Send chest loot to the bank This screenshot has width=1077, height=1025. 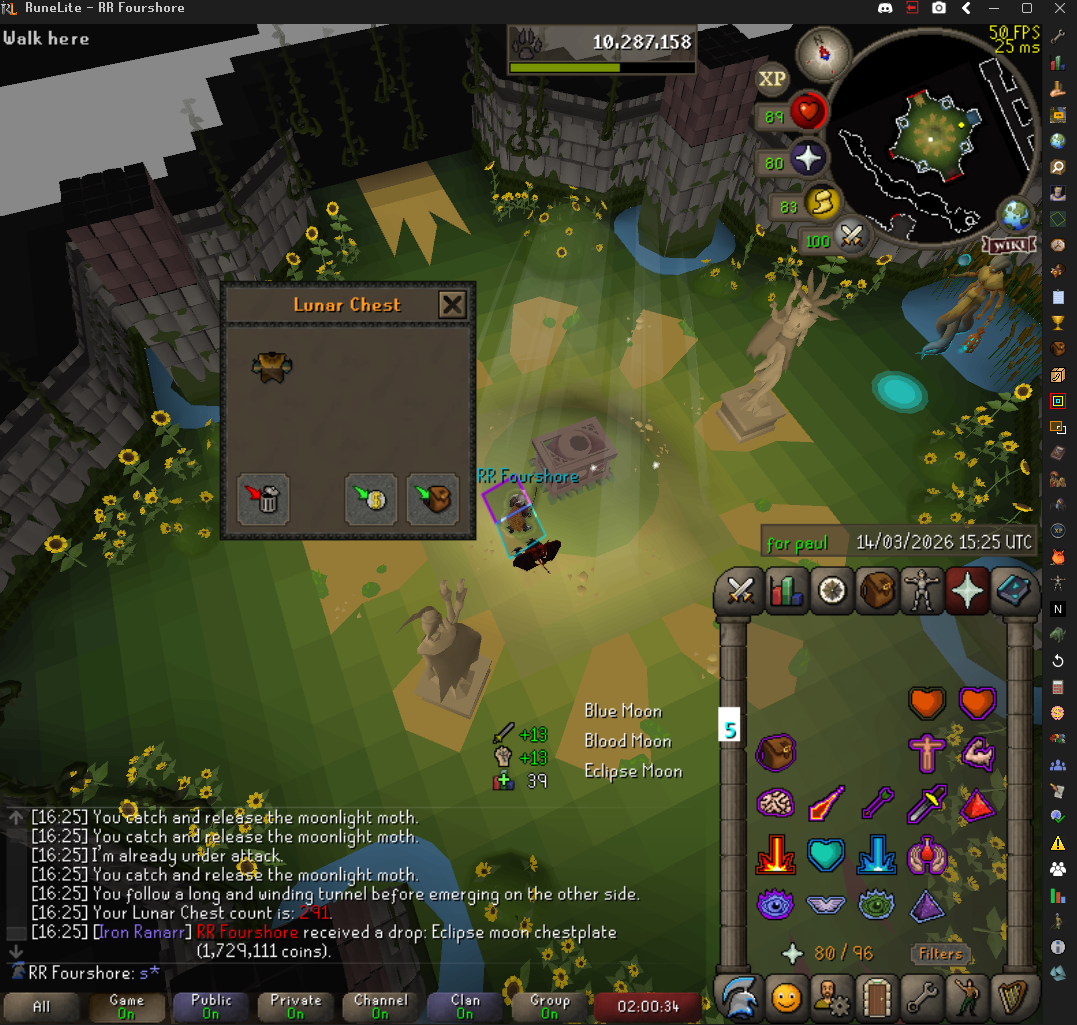coord(371,498)
